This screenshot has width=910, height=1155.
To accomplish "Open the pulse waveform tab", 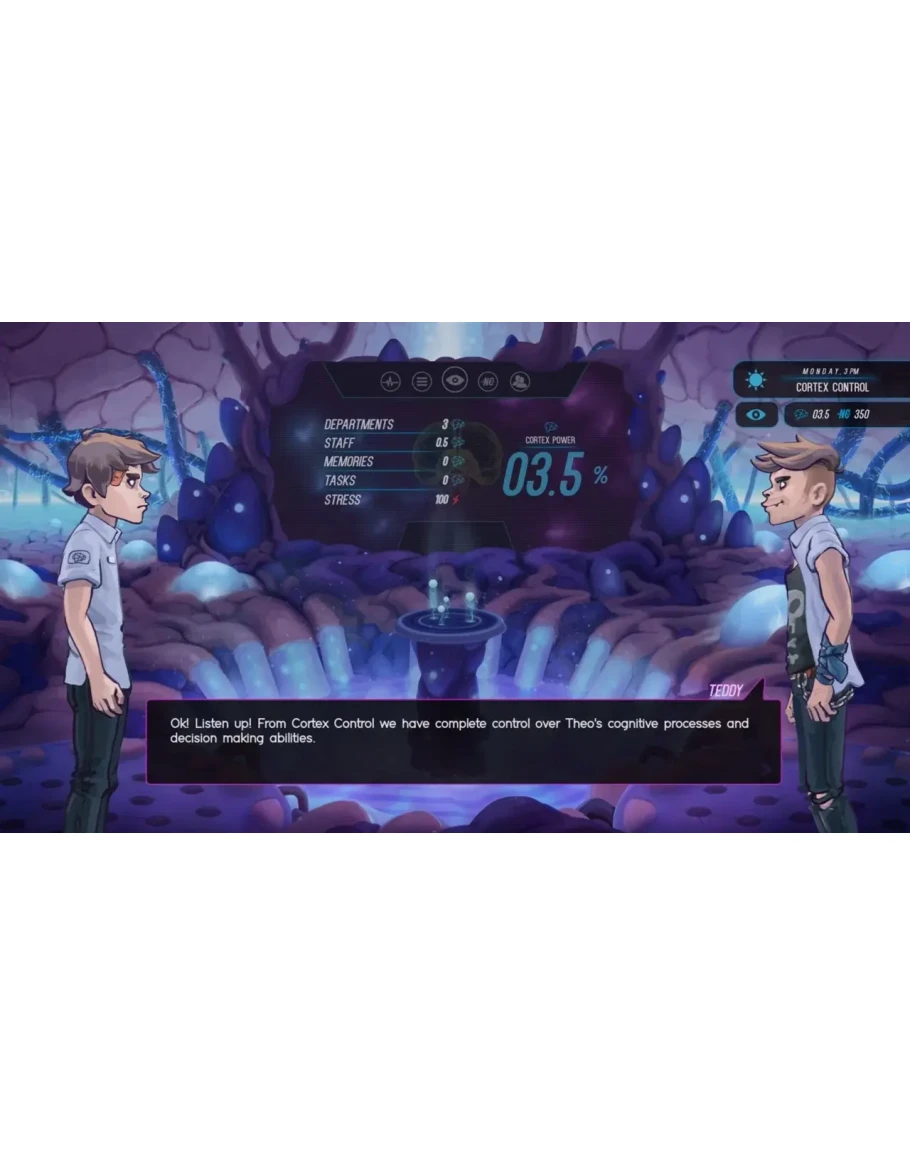I will coord(390,381).
